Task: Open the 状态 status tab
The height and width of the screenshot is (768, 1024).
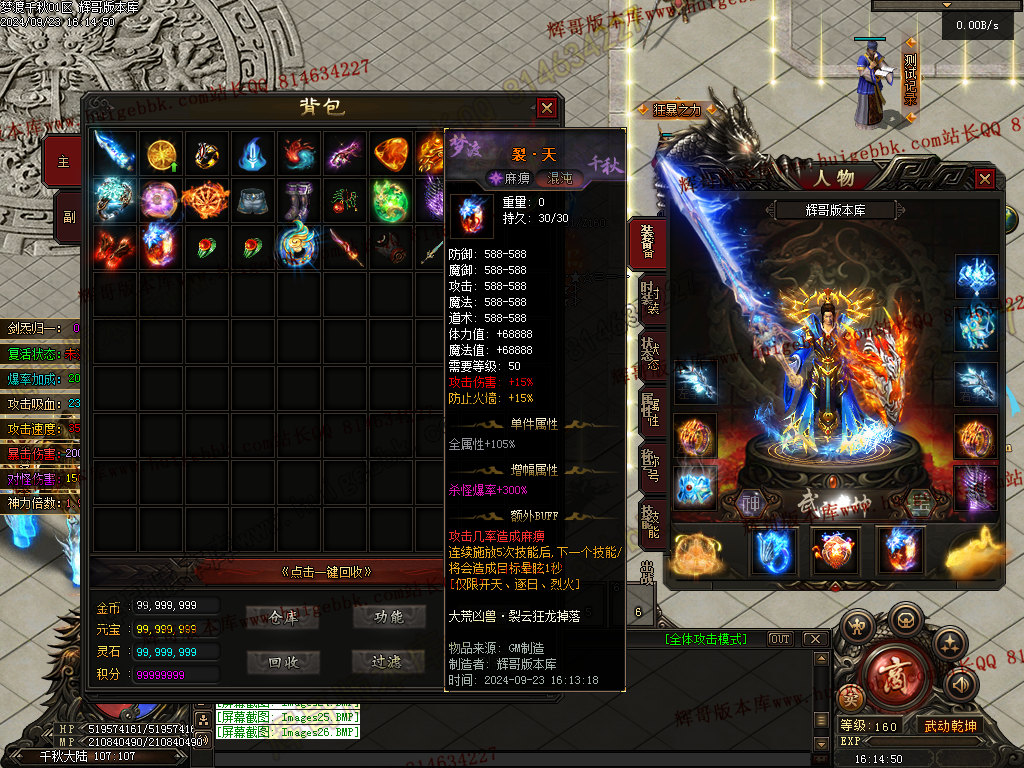Action: pyautogui.click(x=650, y=354)
